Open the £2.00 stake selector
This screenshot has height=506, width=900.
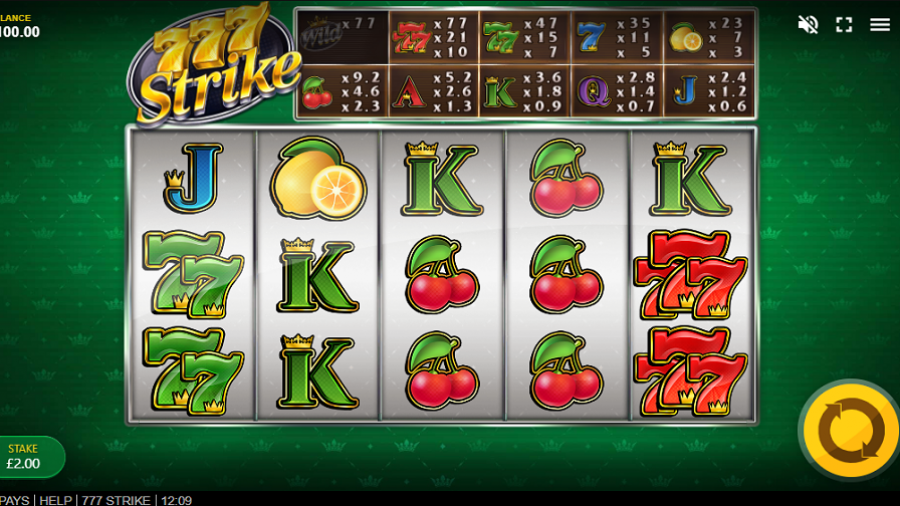click(x=27, y=457)
